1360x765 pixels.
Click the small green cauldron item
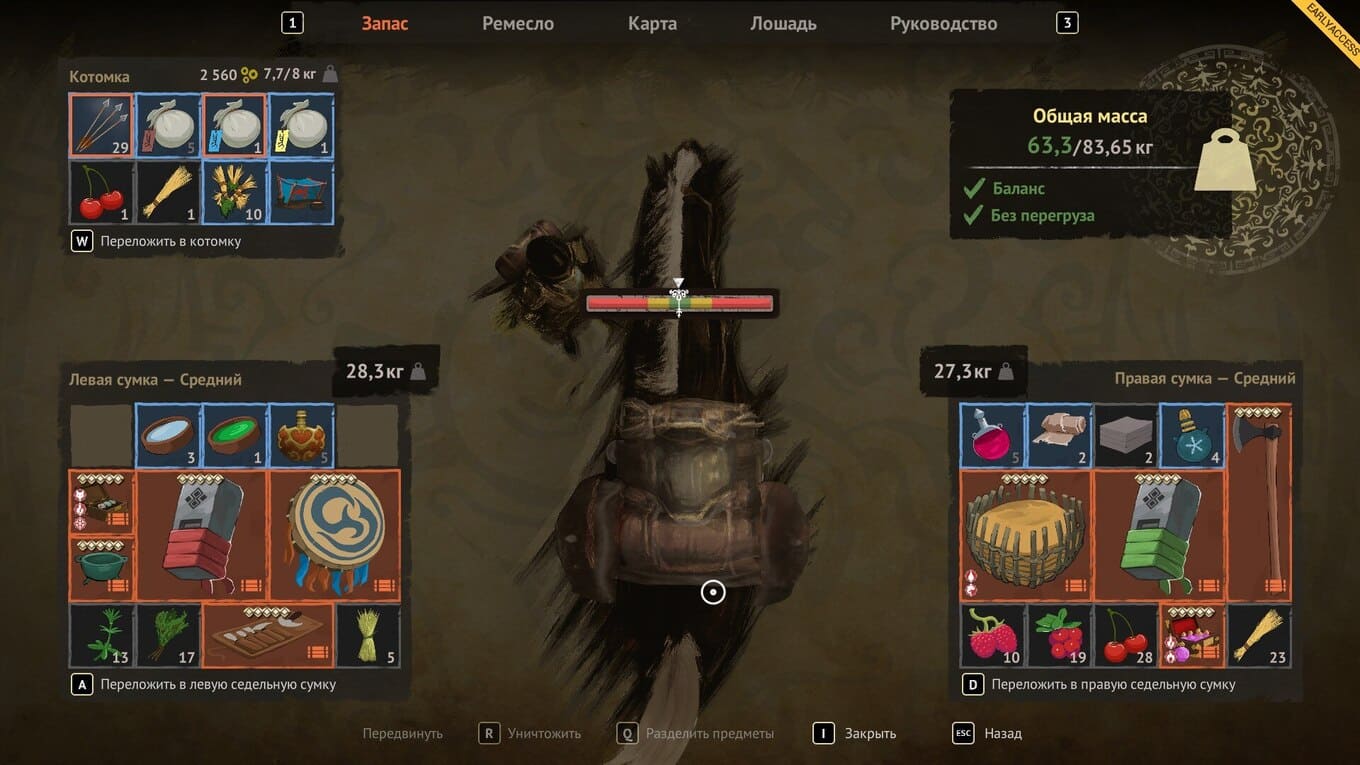tap(101, 569)
